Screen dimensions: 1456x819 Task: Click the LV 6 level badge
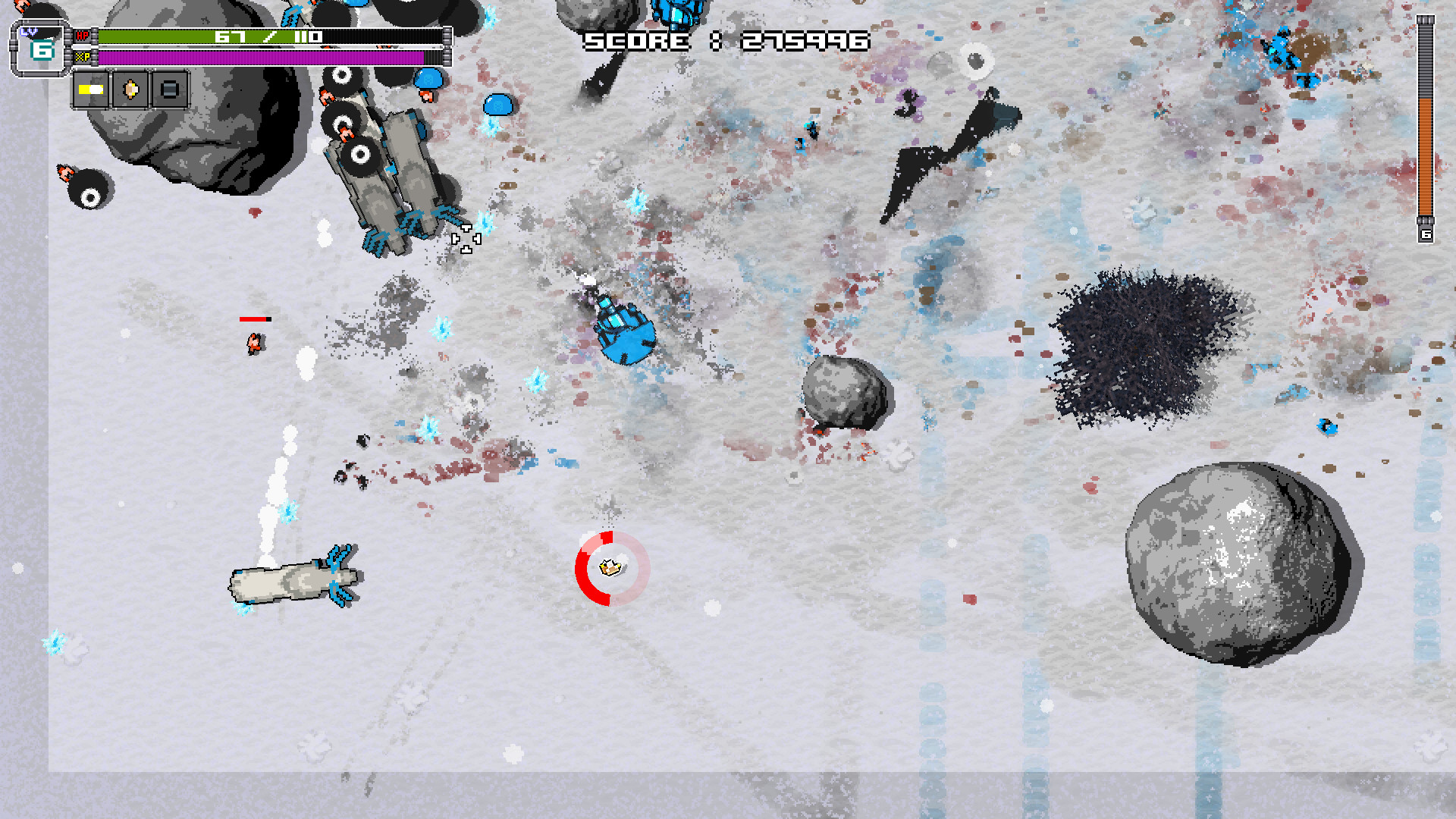pos(42,47)
